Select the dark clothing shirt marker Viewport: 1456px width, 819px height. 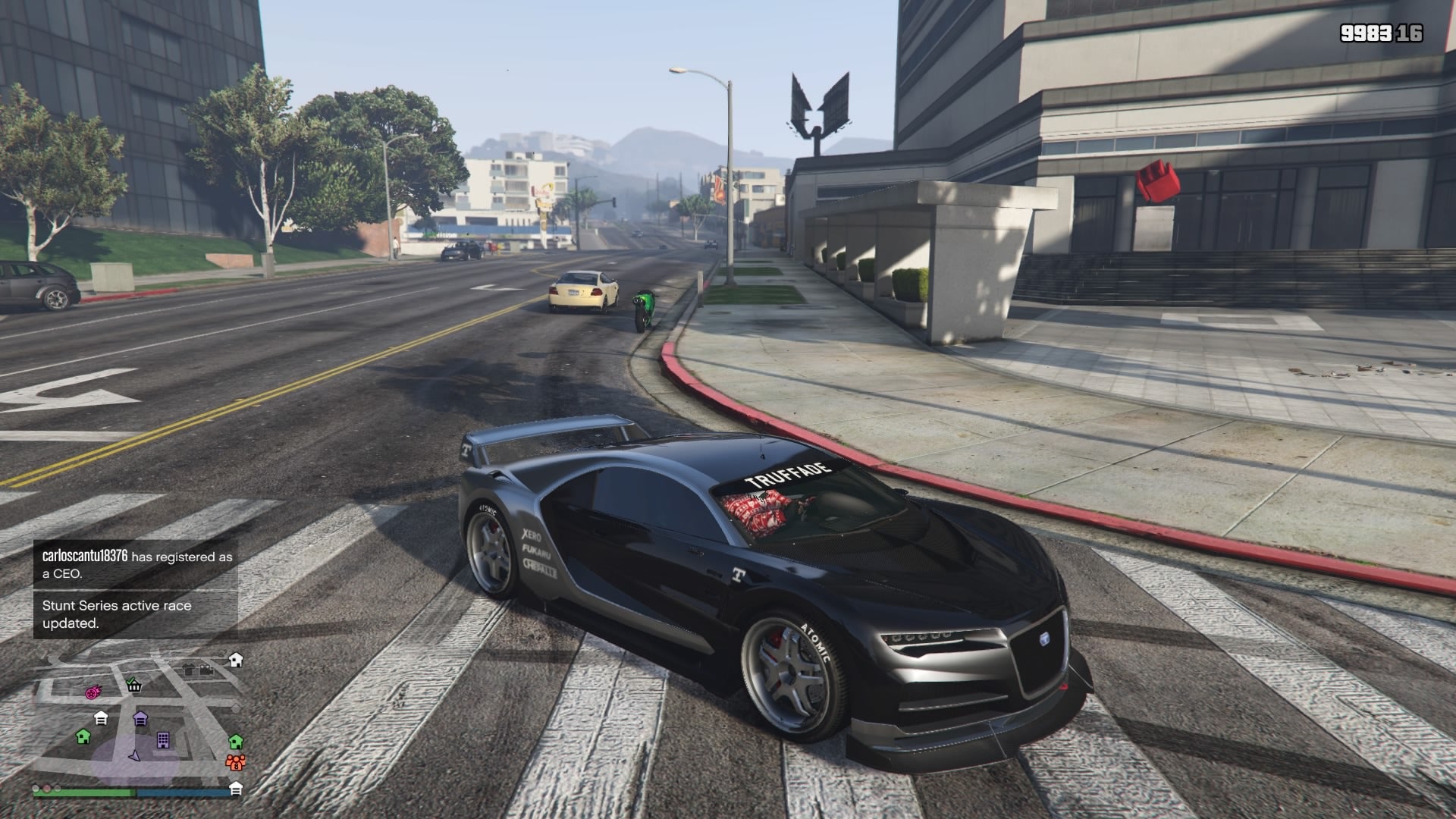[x=189, y=670]
